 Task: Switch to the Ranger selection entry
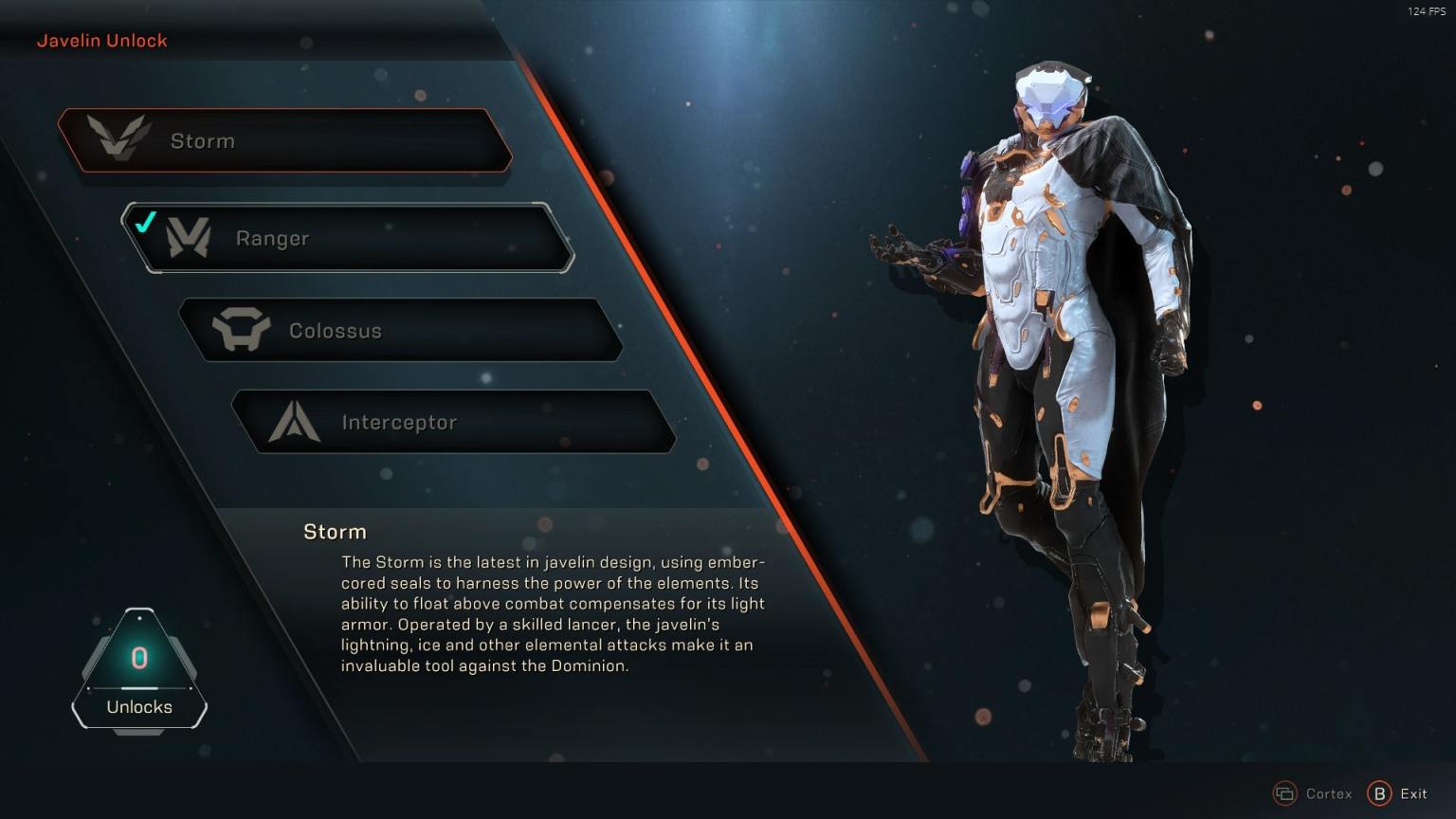[351, 237]
